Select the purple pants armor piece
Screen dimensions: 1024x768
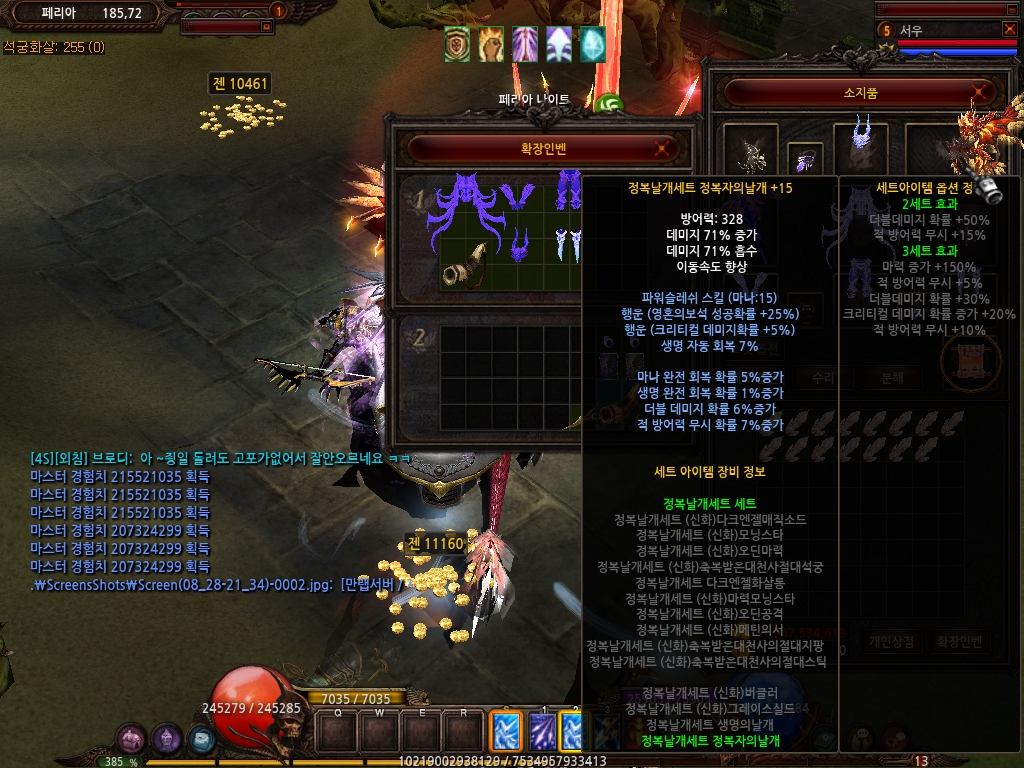click(x=568, y=189)
